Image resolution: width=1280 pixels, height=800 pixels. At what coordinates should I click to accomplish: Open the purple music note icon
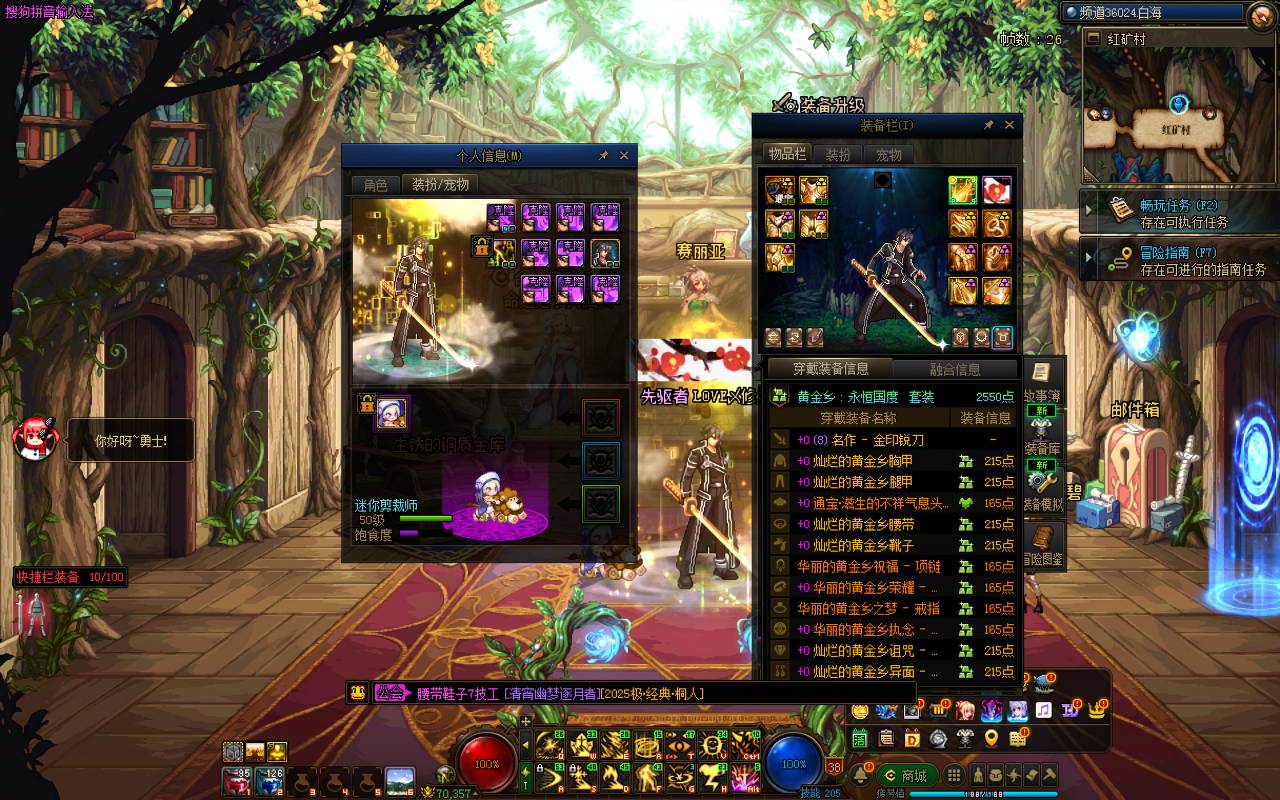tap(1043, 710)
